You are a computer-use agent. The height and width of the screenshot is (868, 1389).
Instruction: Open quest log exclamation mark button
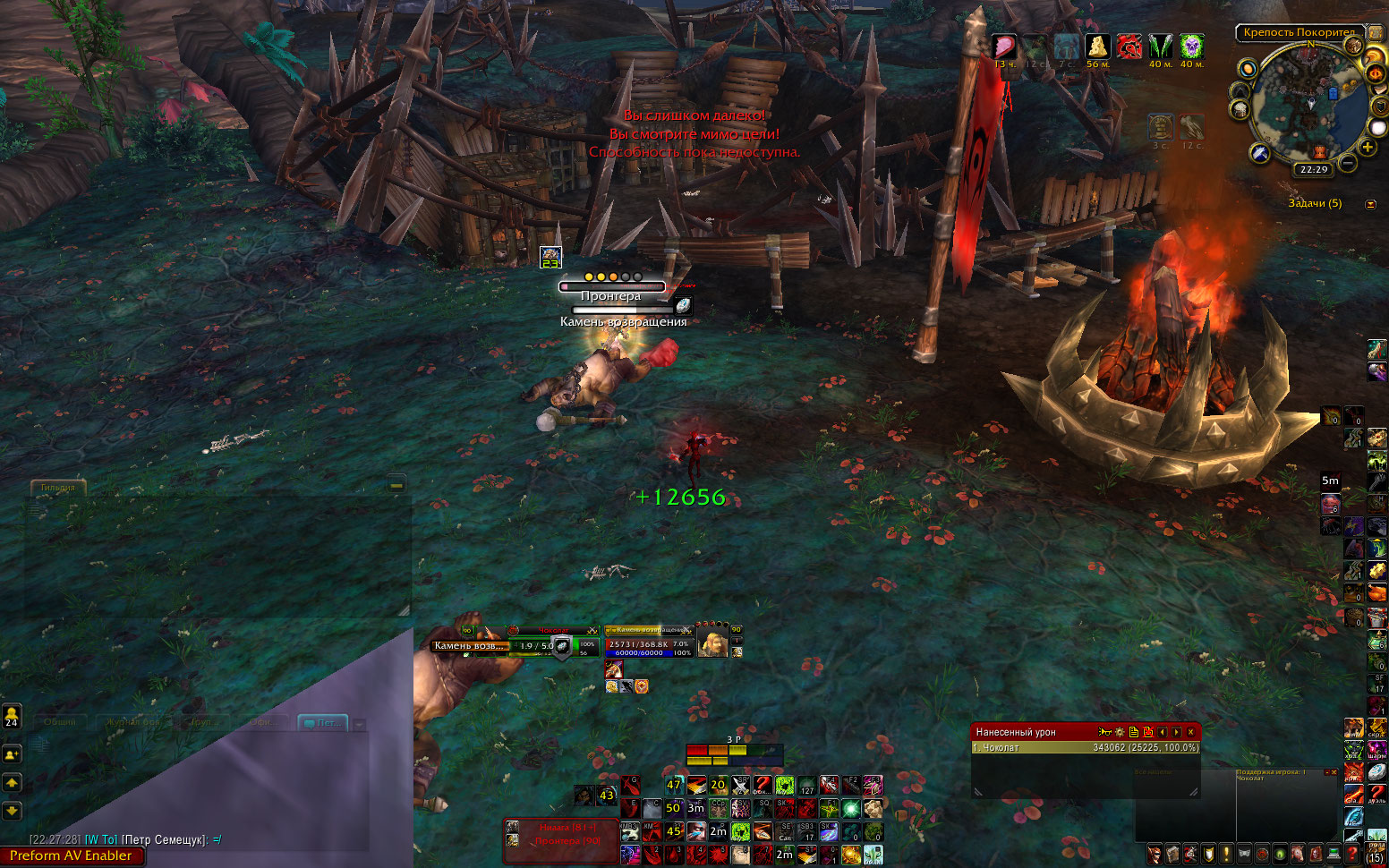tap(1226, 855)
